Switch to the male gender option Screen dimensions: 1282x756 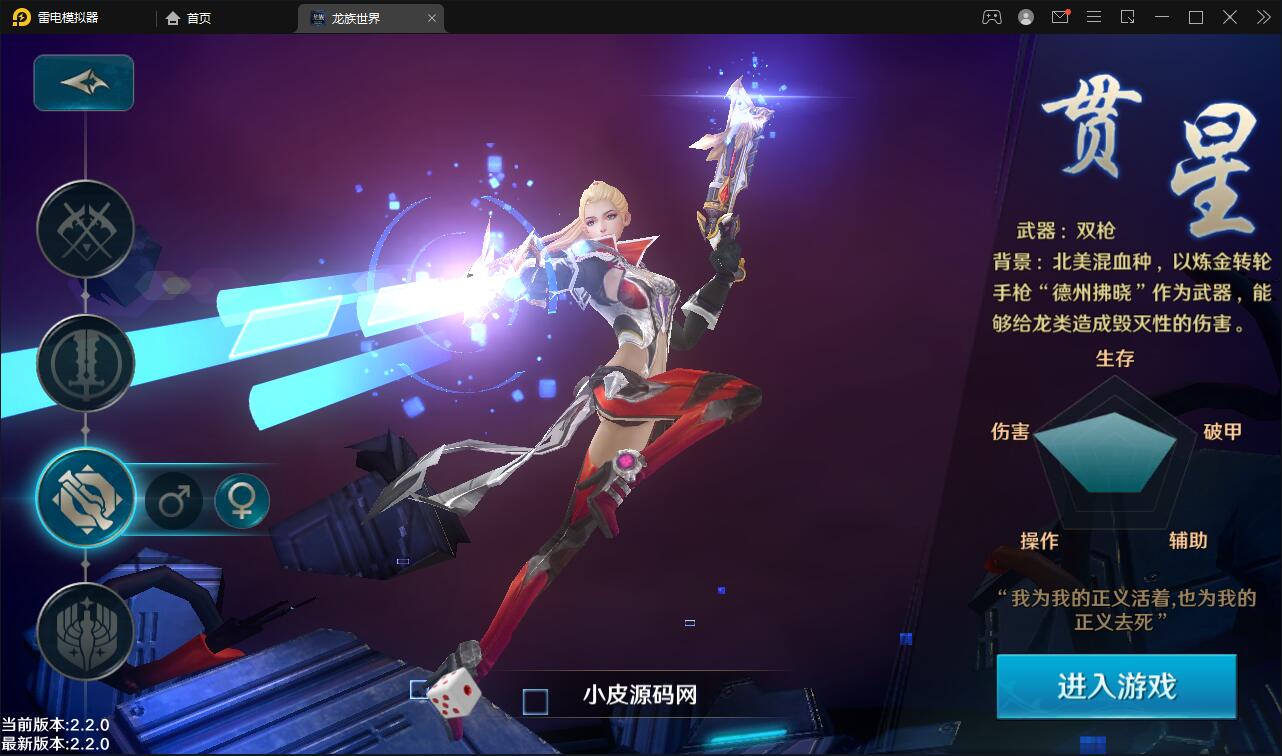click(x=174, y=500)
